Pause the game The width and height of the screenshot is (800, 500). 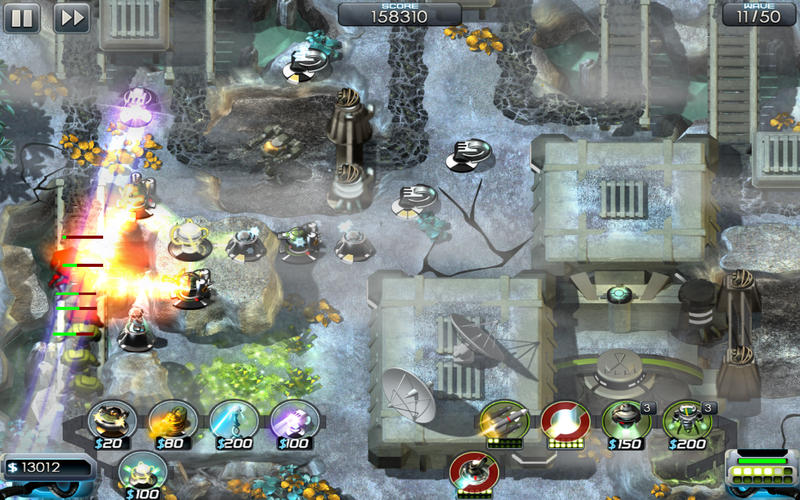[x=22, y=17]
